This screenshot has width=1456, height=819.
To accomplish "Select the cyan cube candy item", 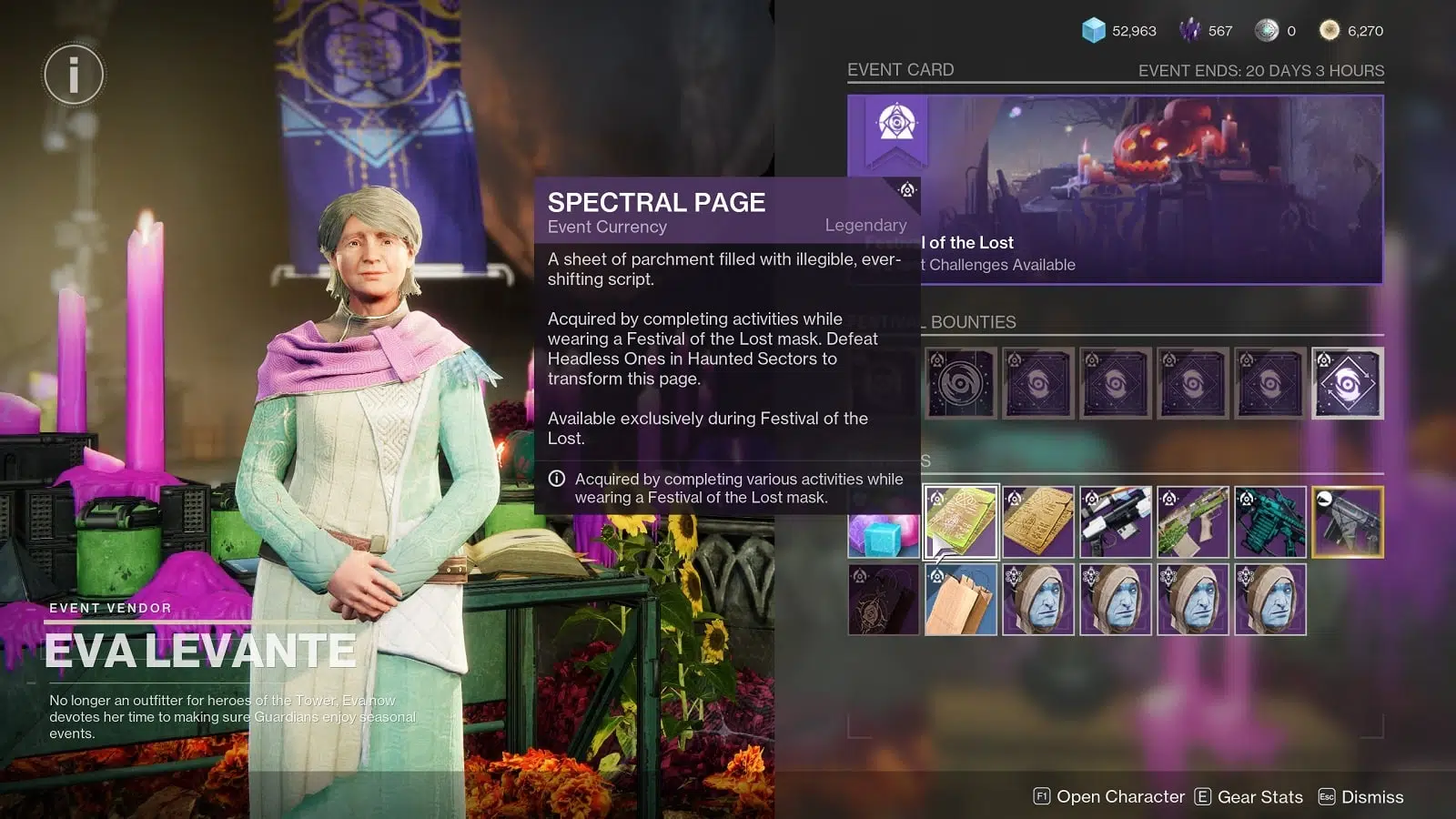I will [884, 535].
